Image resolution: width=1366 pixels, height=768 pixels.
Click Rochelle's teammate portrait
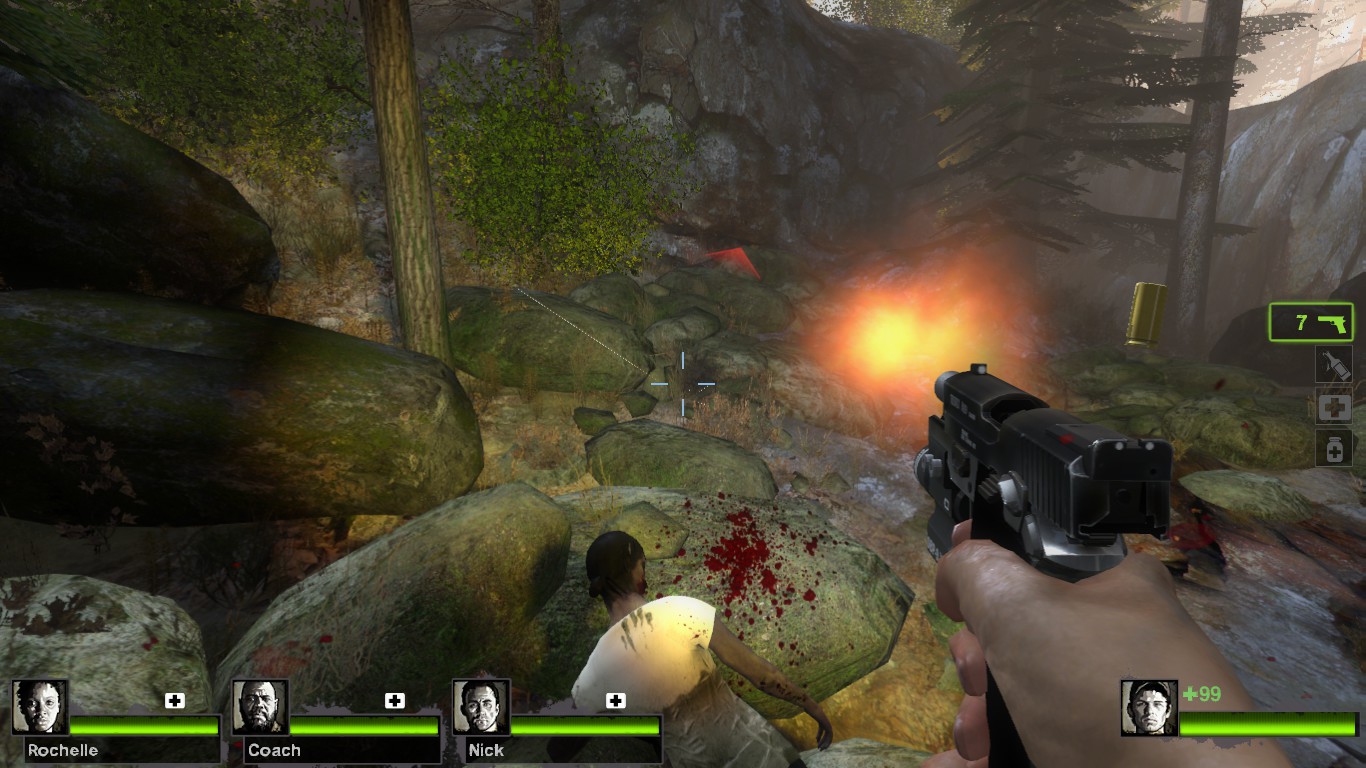coord(41,707)
